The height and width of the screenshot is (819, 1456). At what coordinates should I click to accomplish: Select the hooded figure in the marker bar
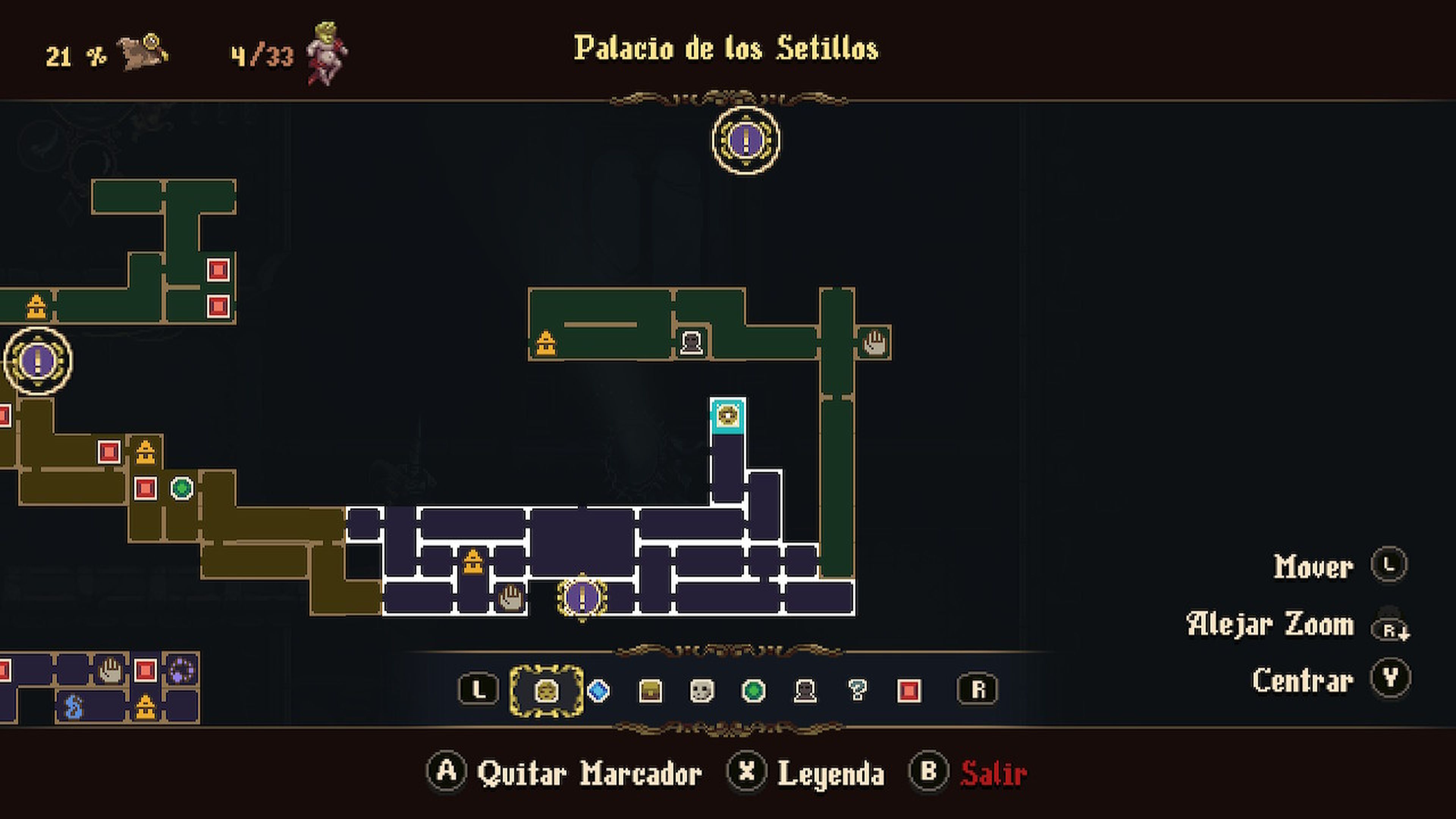pyautogui.click(x=805, y=691)
